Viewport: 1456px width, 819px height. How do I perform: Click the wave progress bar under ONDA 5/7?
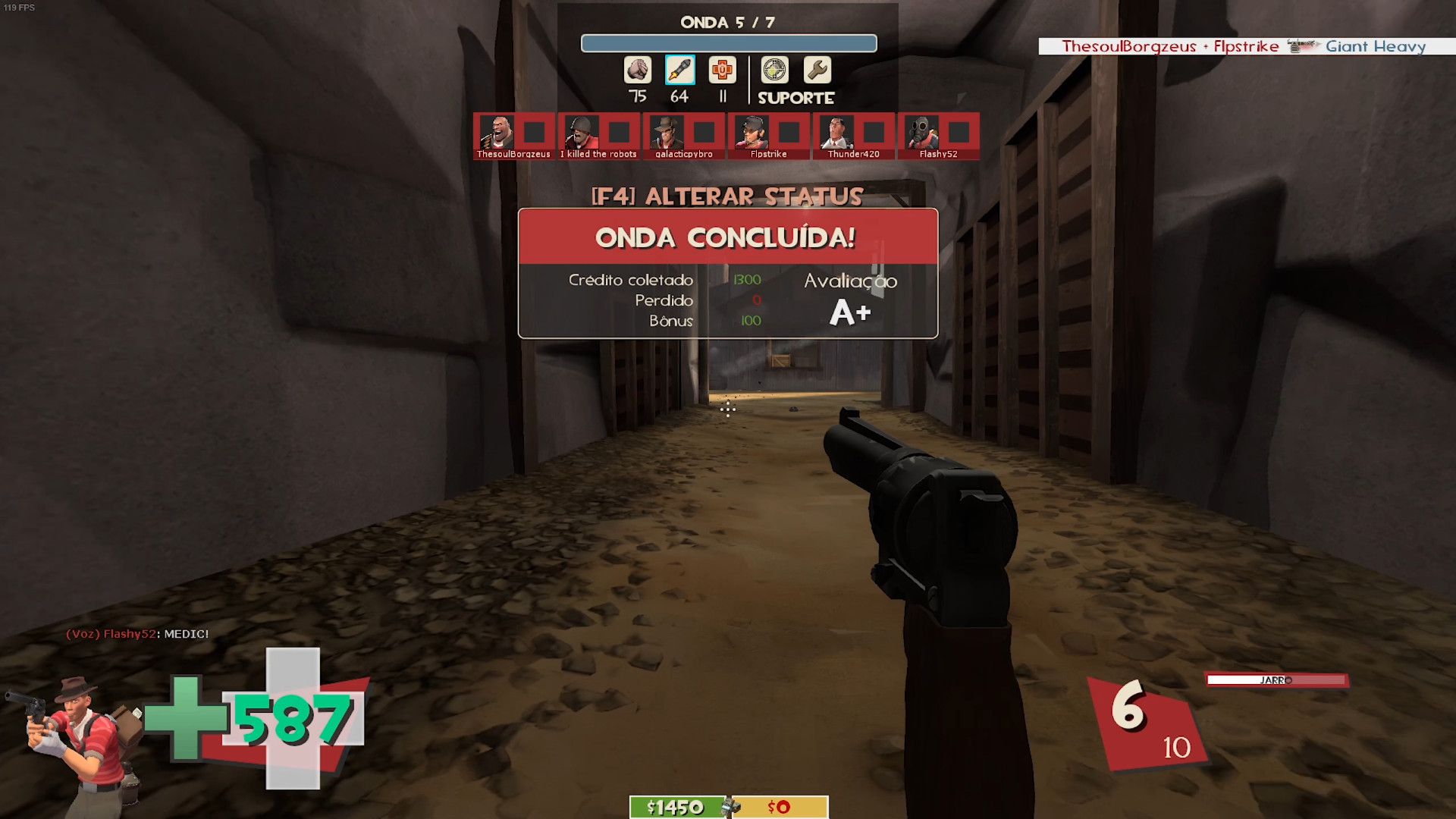[728, 43]
